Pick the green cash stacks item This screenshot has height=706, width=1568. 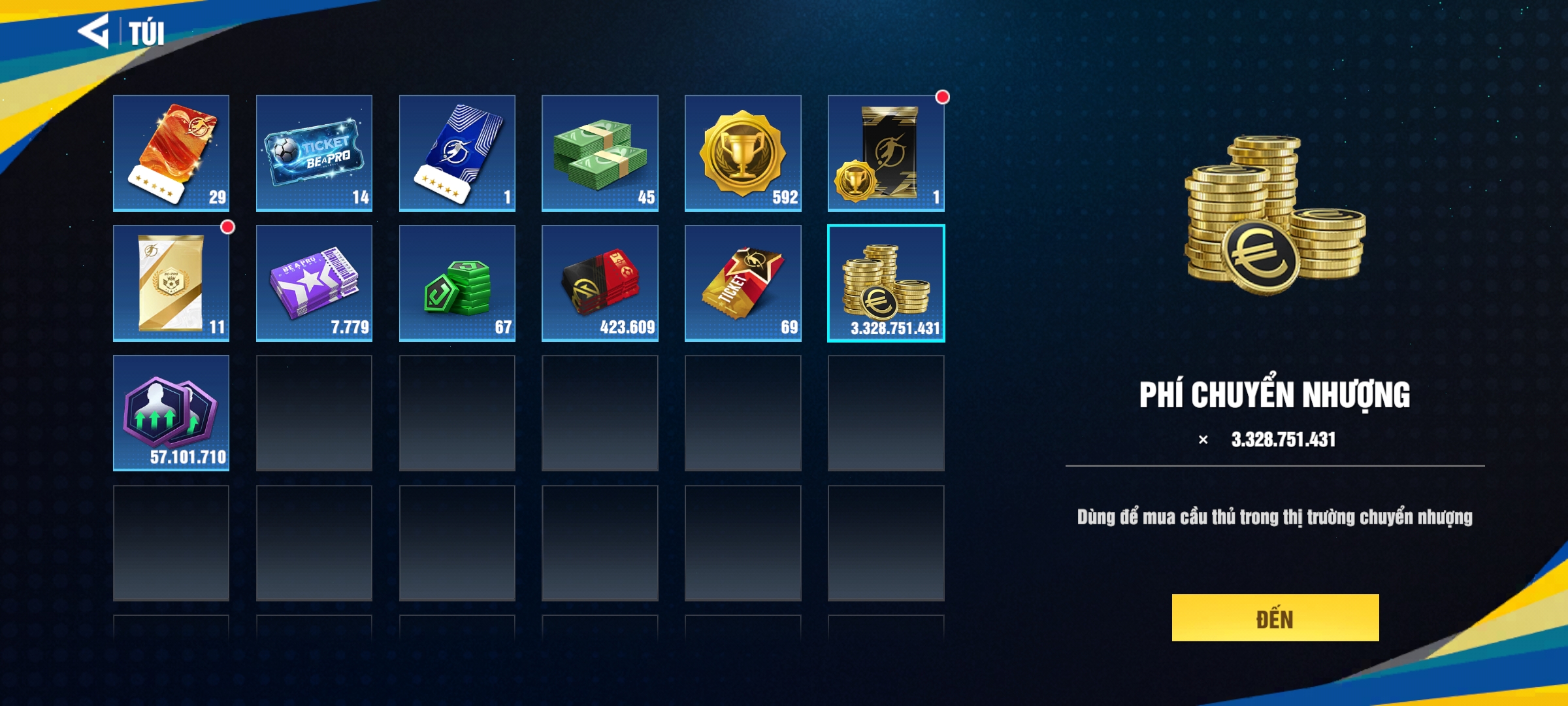pos(600,153)
